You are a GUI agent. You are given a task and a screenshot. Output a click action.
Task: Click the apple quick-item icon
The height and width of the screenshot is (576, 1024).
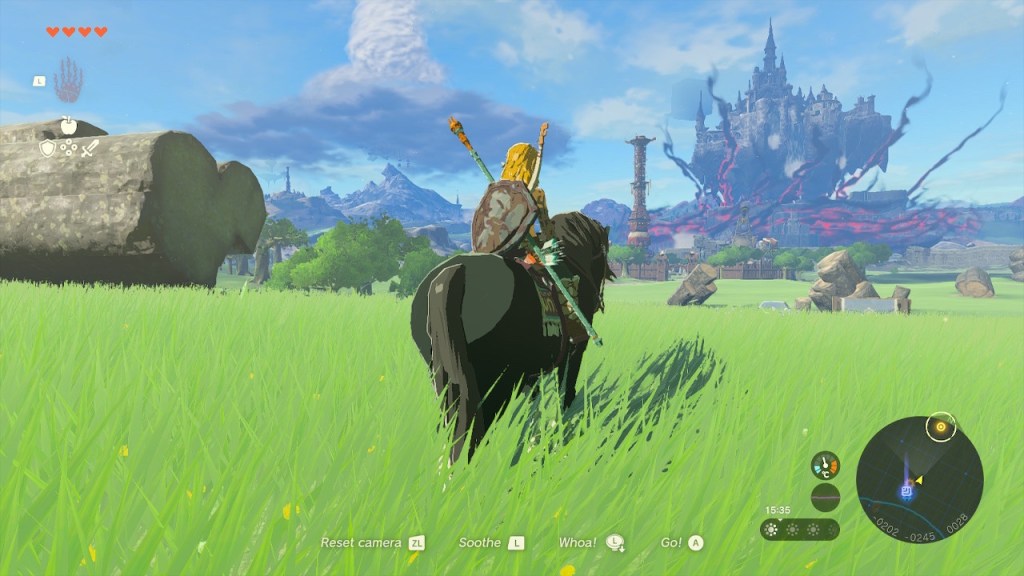point(69,126)
